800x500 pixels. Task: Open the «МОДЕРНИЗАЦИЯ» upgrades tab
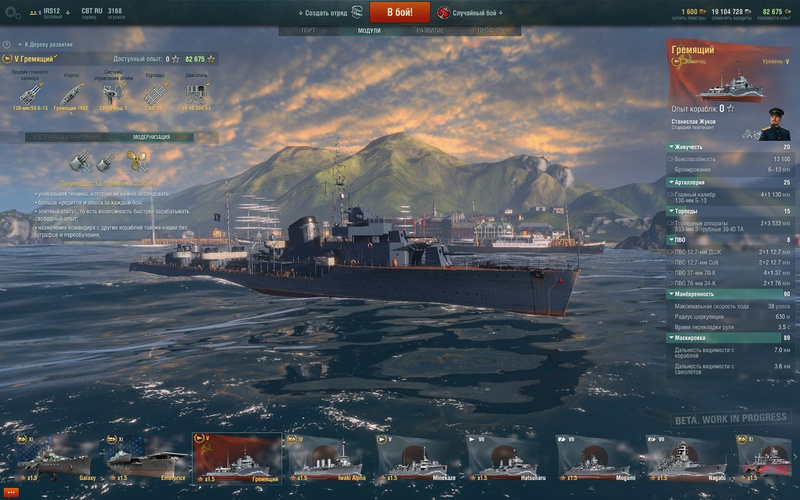pos(151,137)
